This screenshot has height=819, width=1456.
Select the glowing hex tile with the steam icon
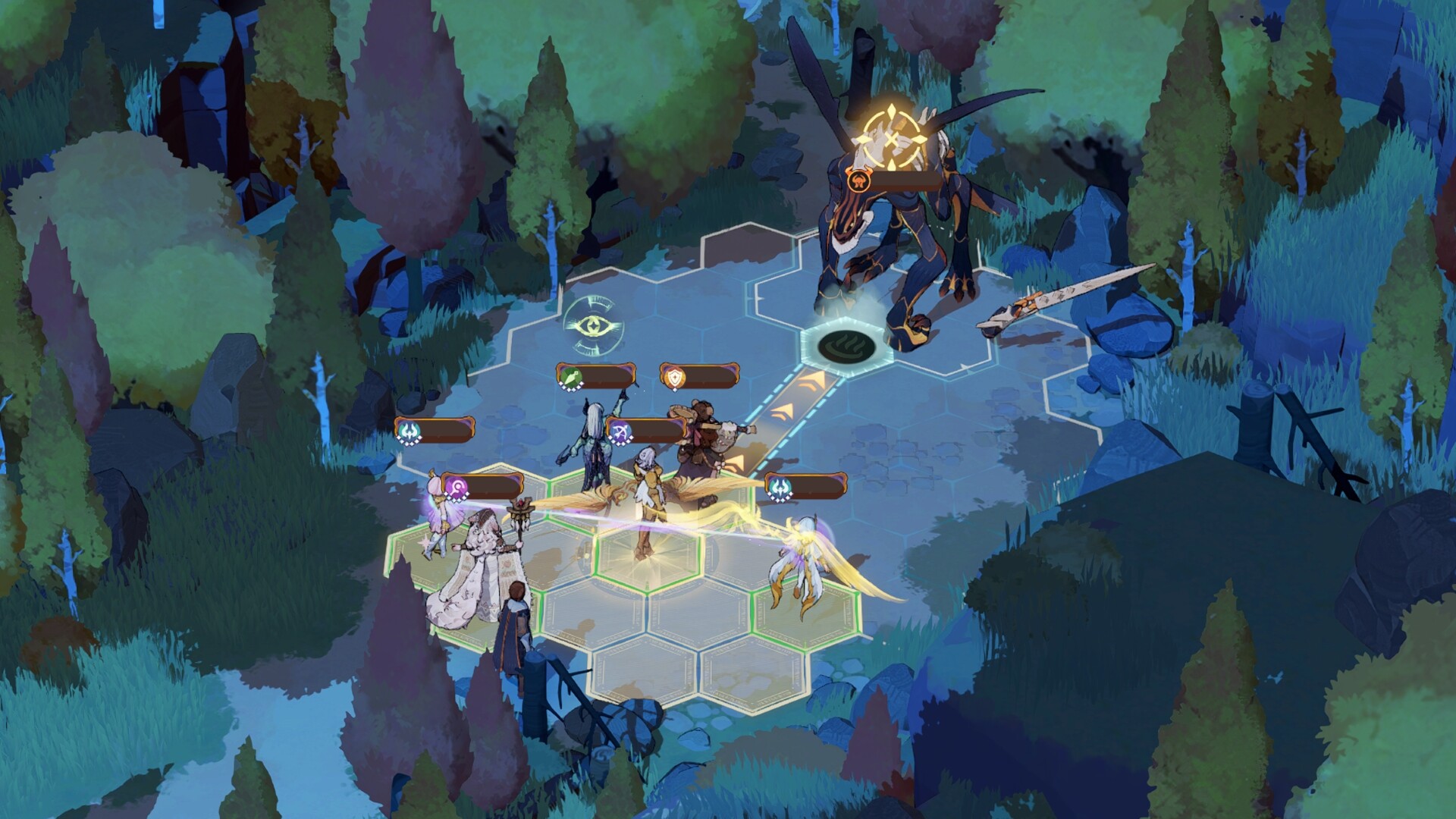click(843, 345)
